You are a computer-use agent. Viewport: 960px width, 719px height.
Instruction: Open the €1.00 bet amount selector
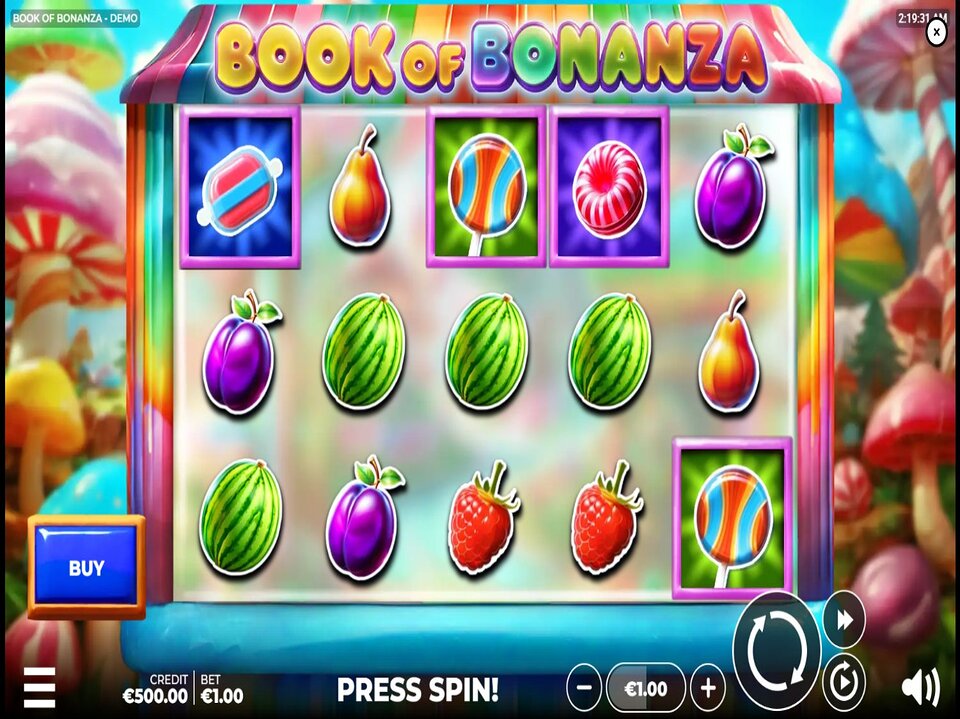coord(646,688)
